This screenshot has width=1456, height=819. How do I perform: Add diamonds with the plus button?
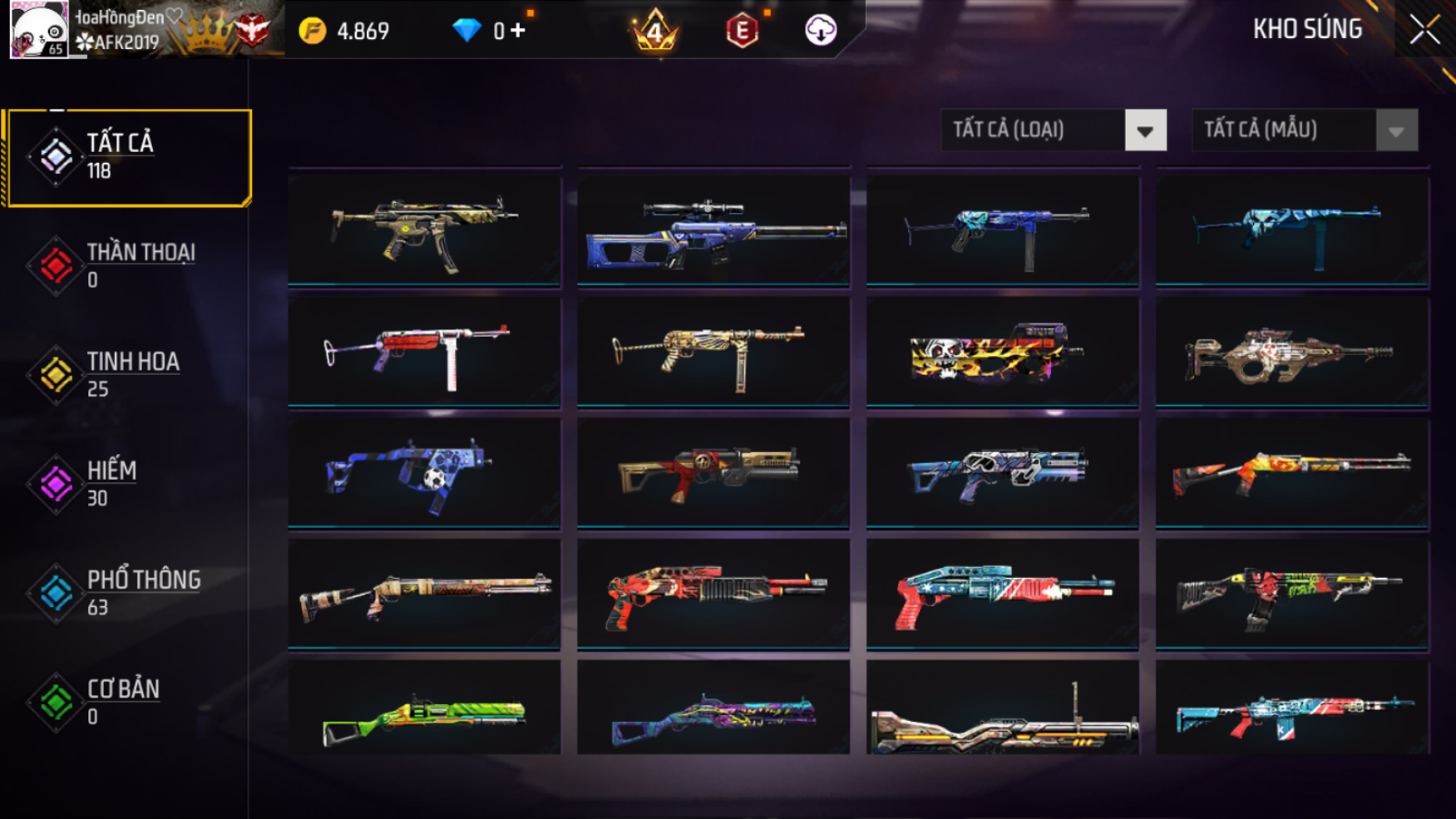[518, 31]
